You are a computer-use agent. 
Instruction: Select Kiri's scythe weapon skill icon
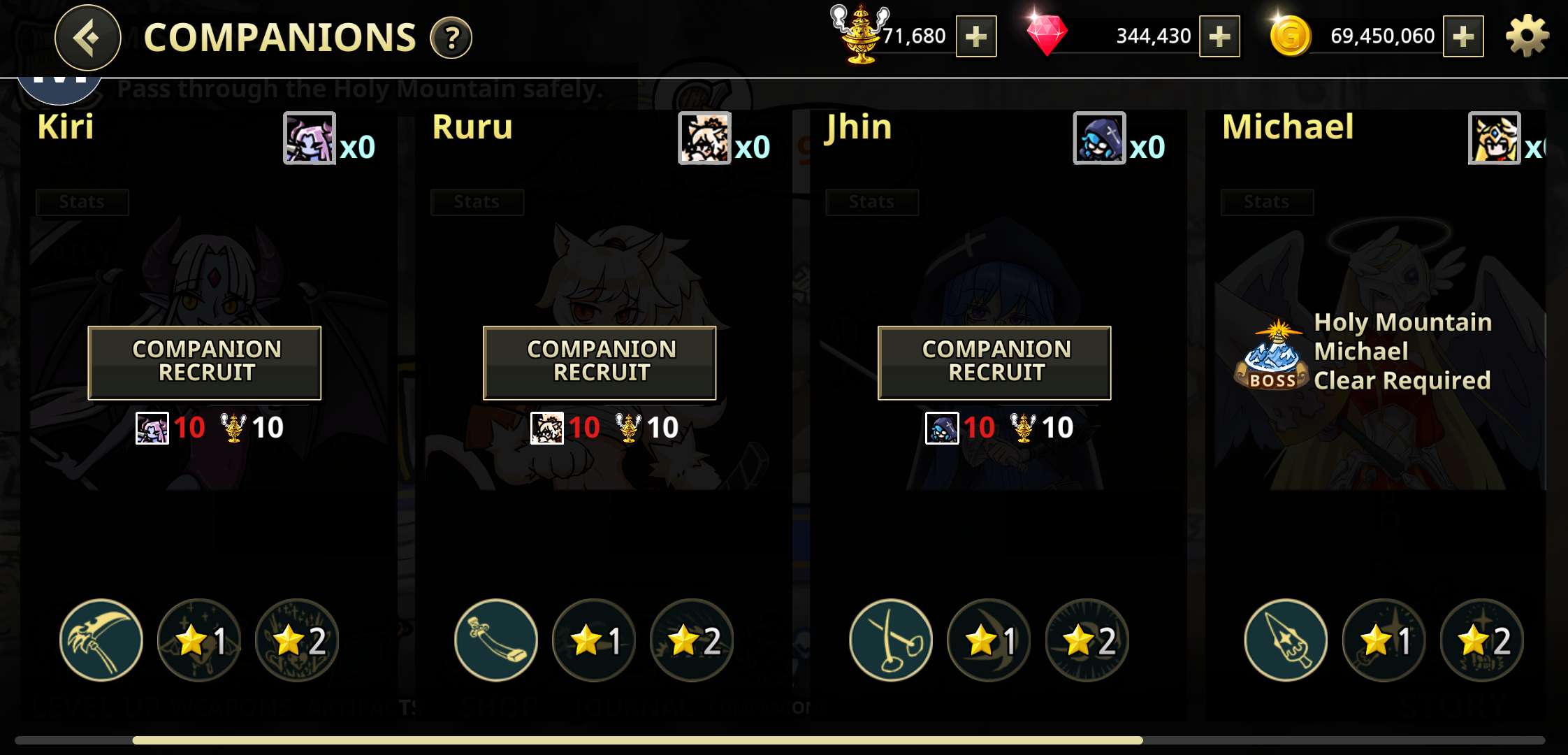pyautogui.click(x=101, y=640)
